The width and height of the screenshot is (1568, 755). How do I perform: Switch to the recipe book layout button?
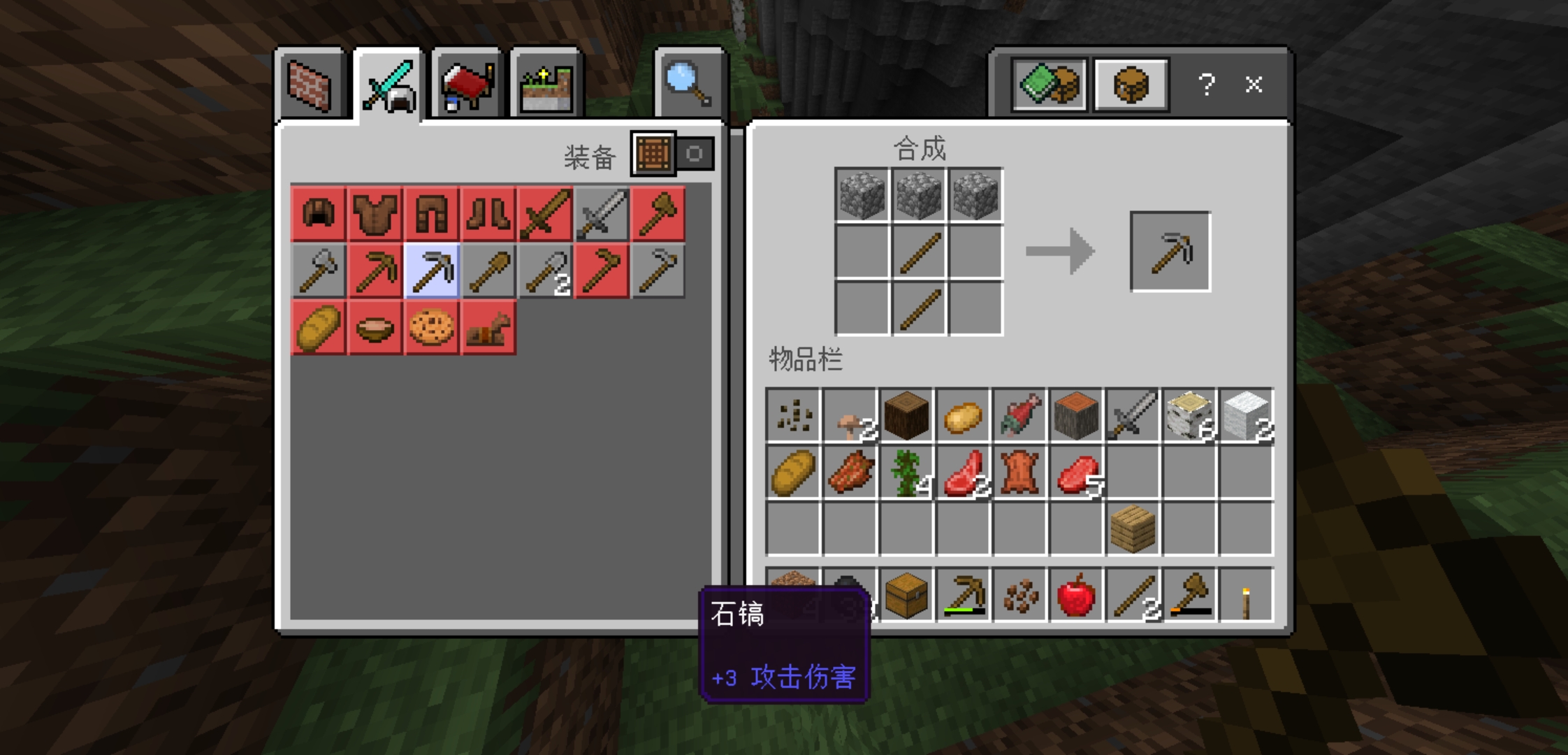click(1049, 85)
